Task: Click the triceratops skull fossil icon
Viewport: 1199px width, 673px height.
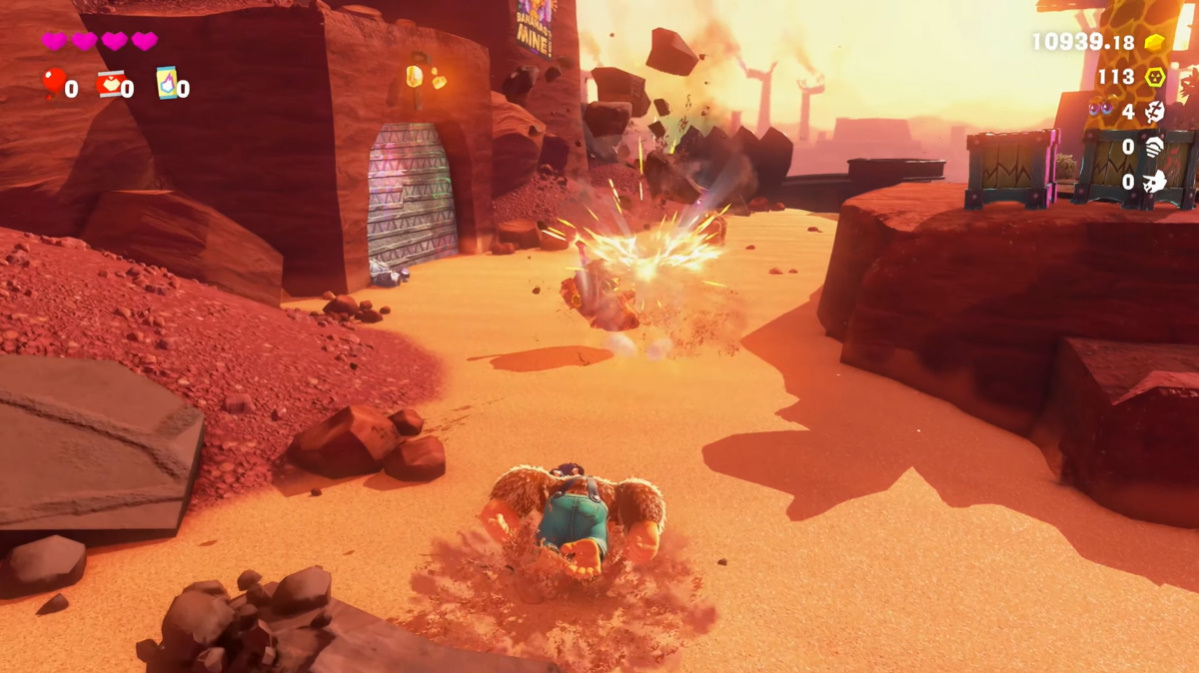Action: [1155, 182]
